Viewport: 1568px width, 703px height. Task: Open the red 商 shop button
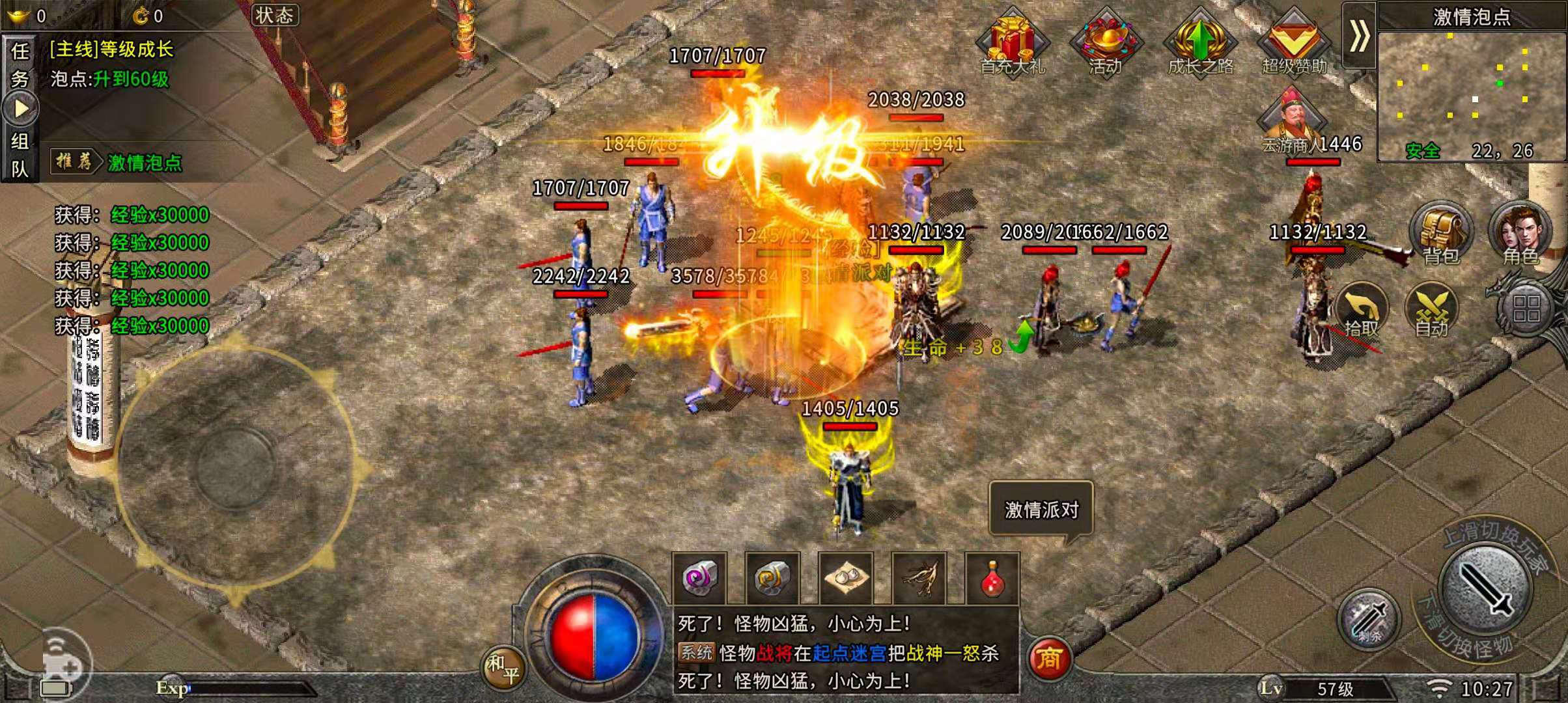click(1048, 659)
